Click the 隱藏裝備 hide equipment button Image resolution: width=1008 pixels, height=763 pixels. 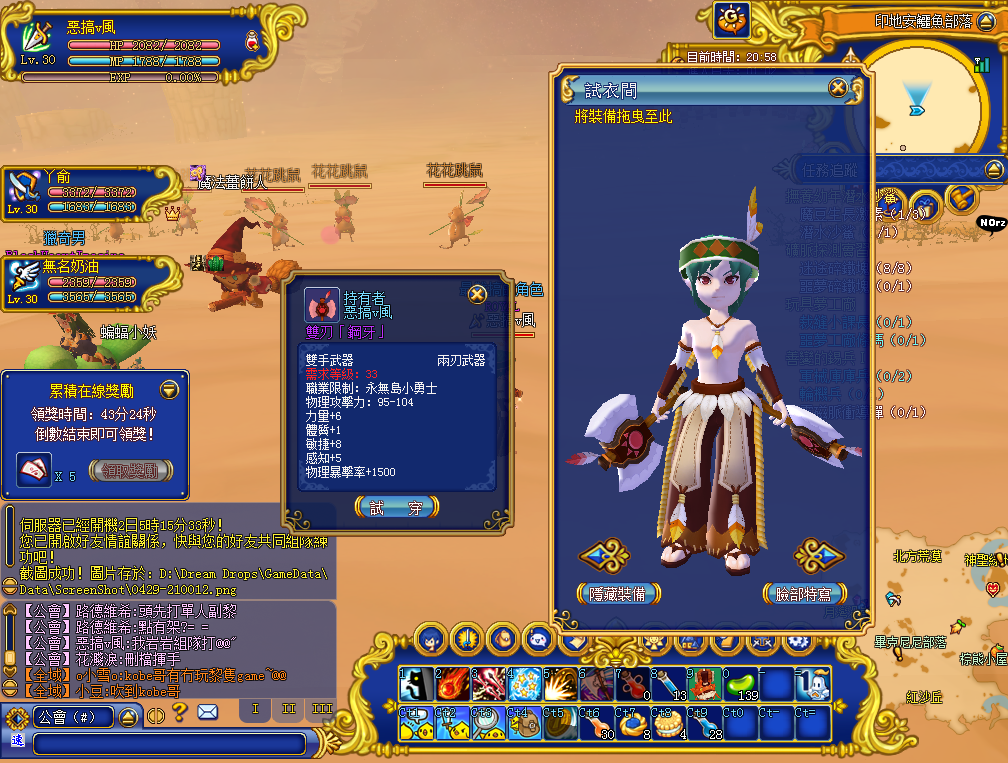pos(618,593)
